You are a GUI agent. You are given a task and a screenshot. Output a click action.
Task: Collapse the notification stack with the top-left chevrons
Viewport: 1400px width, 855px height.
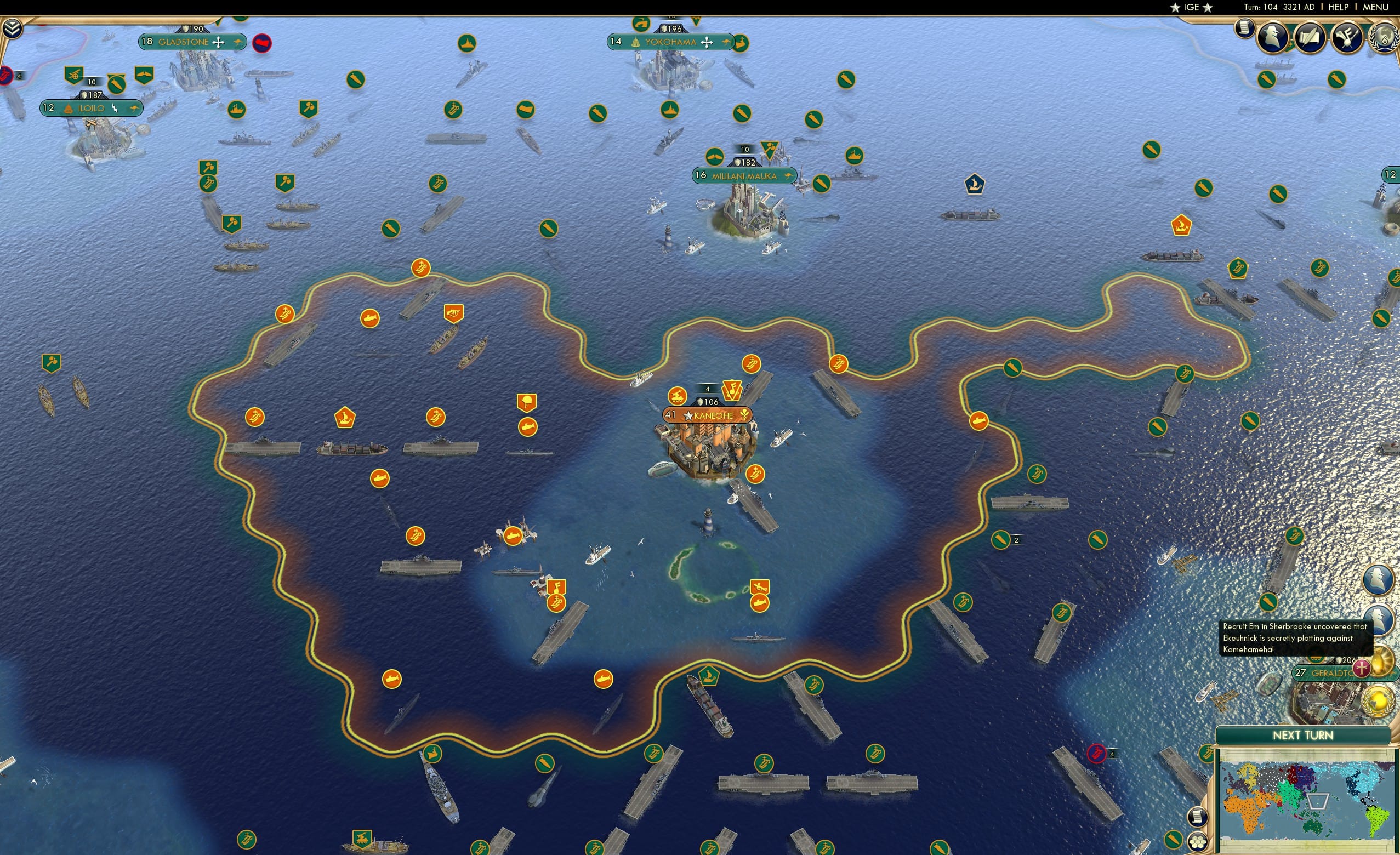click(13, 28)
